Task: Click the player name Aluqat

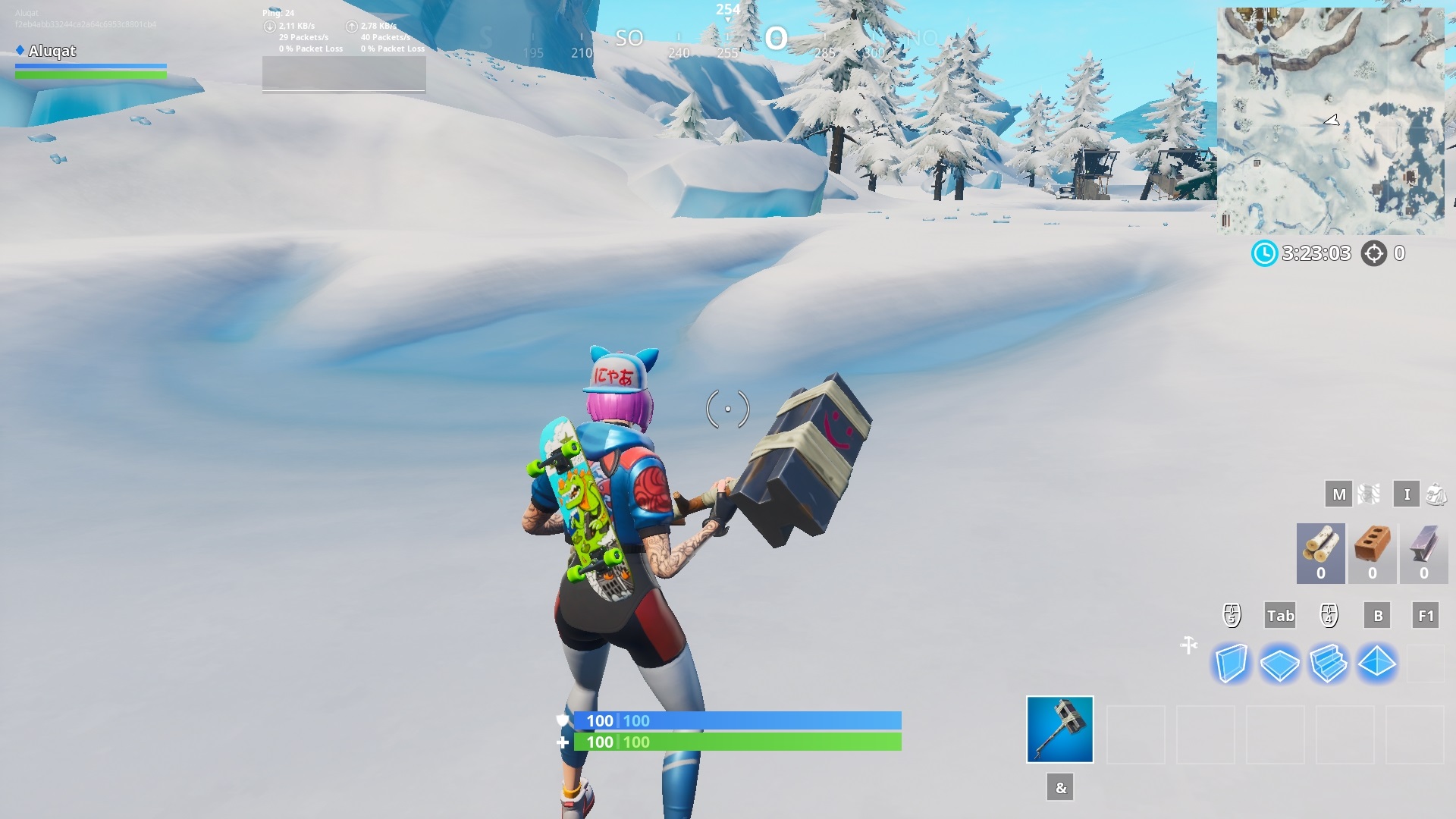Action: [x=51, y=52]
